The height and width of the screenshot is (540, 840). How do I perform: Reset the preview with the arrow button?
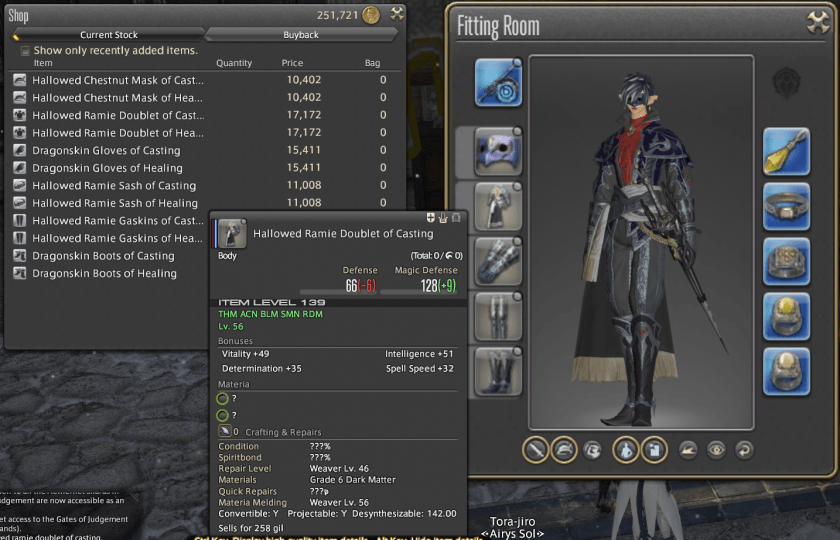[x=742, y=450]
